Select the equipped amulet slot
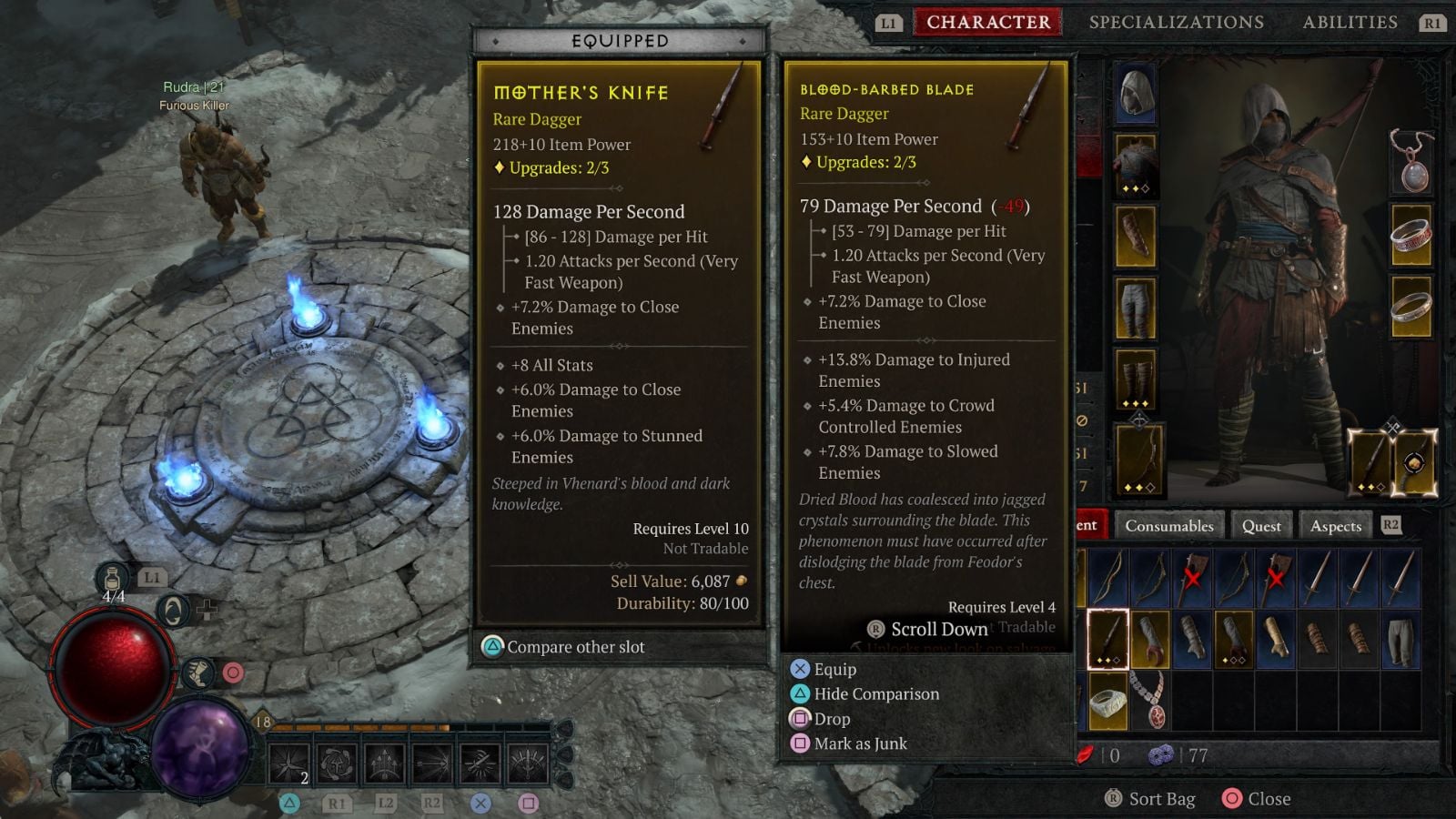The width and height of the screenshot is (1456, 819). point(1411,162)
